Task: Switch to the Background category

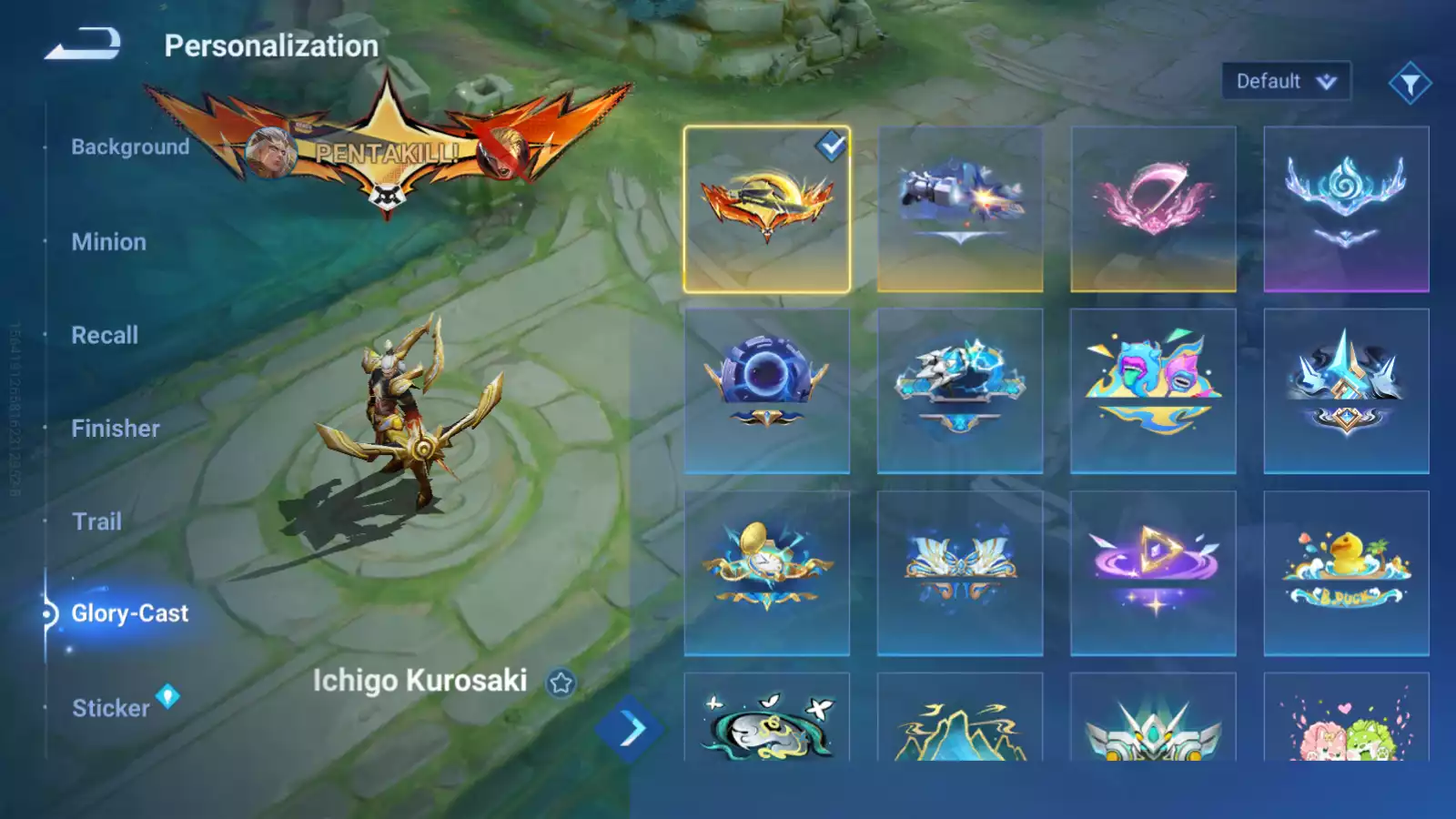Action: [x=130, y=147]
